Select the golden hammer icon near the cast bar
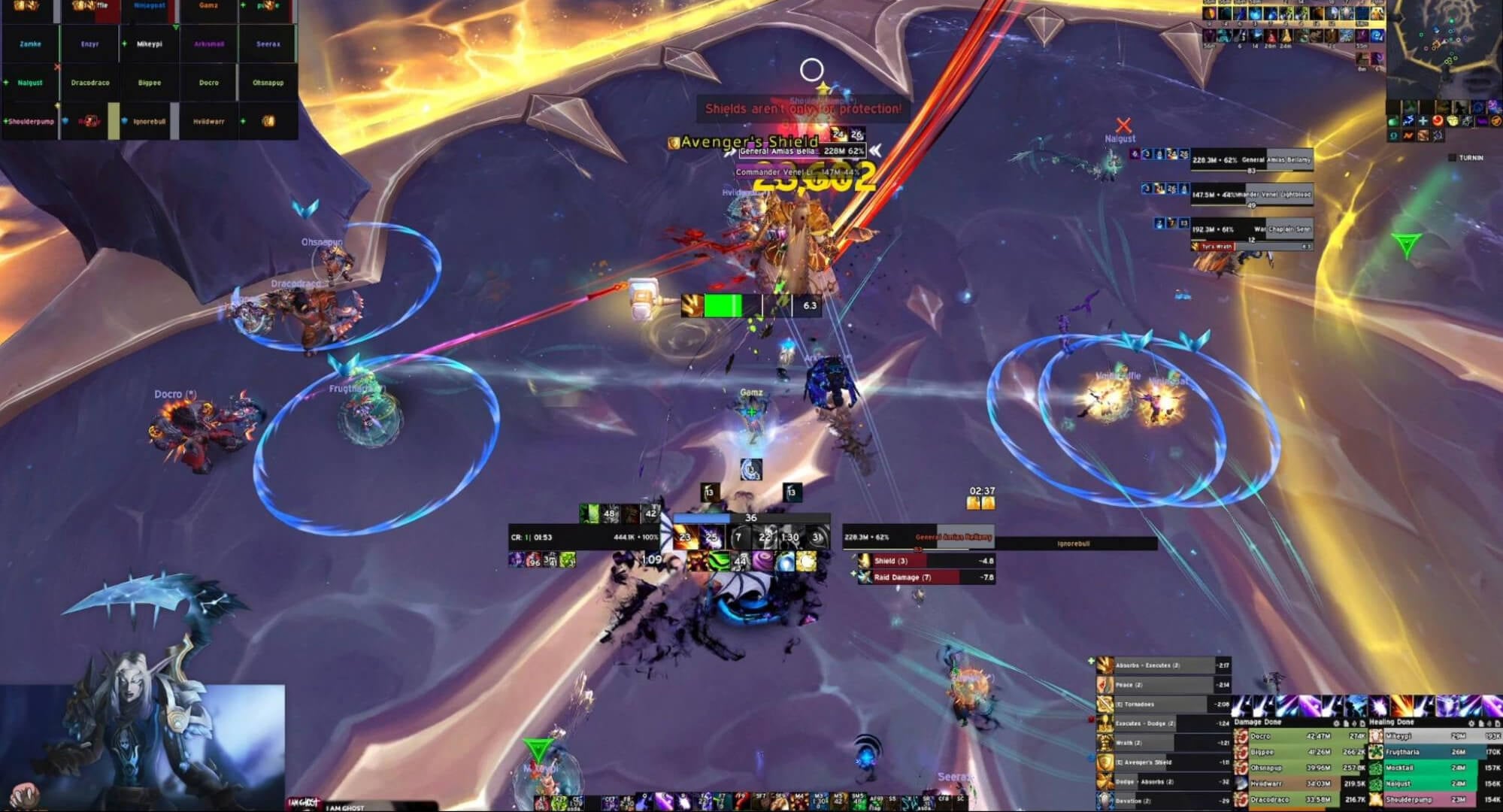This screenshot has height=812, width=1503. pyautogui.click(x=645, y=299)
